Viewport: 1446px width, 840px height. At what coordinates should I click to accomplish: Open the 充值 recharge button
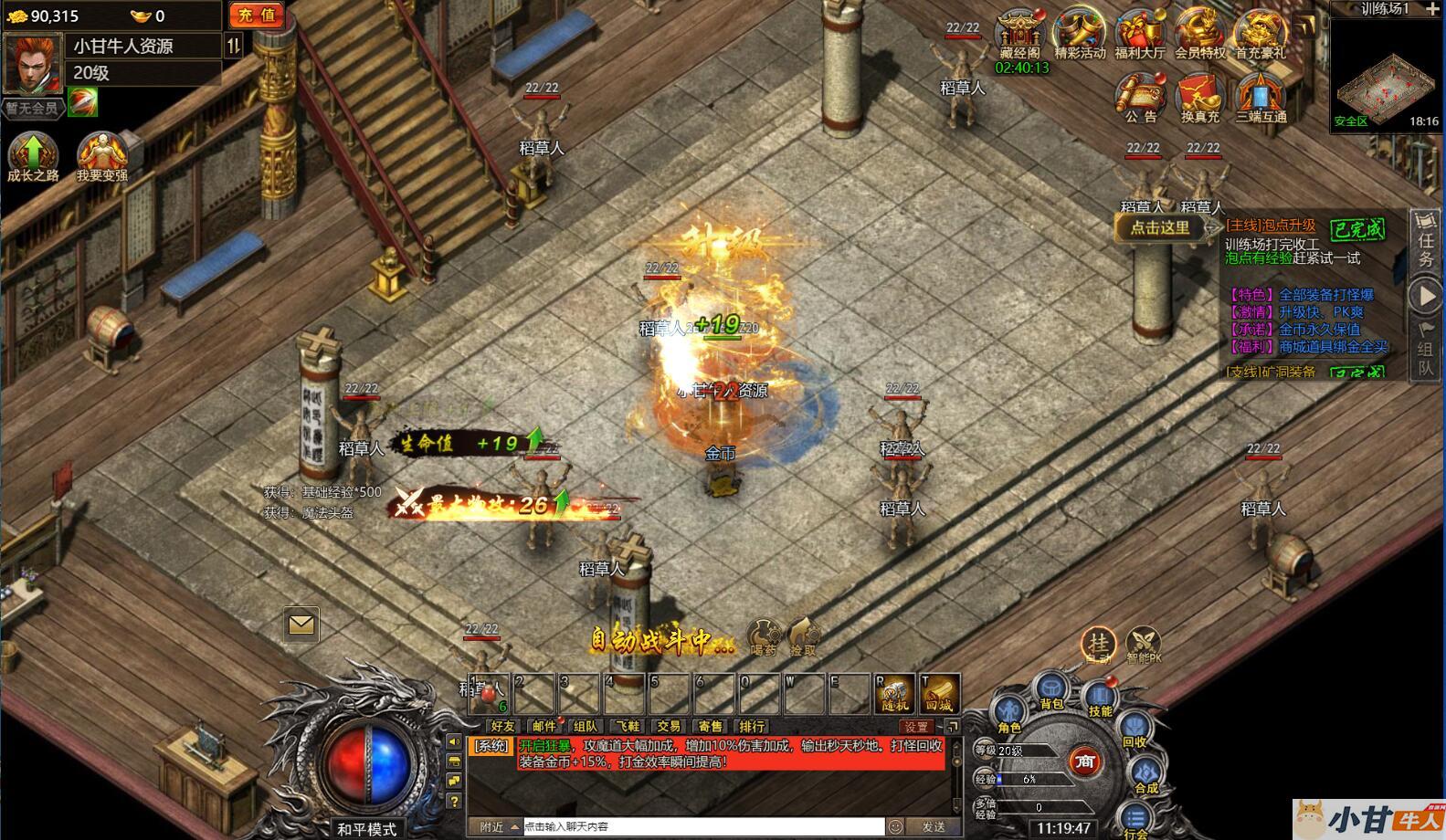(x=256, y=15)
